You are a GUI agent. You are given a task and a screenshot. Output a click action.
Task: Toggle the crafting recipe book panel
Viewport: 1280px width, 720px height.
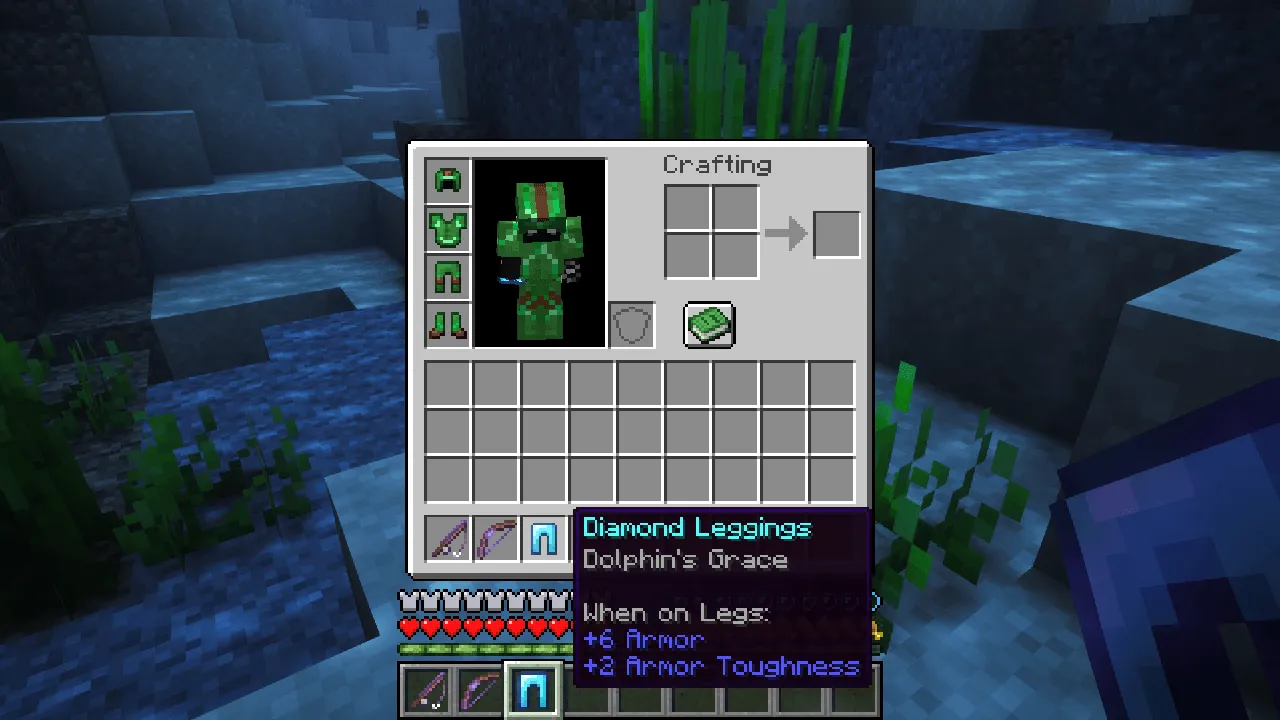click(x=709, y=324)
